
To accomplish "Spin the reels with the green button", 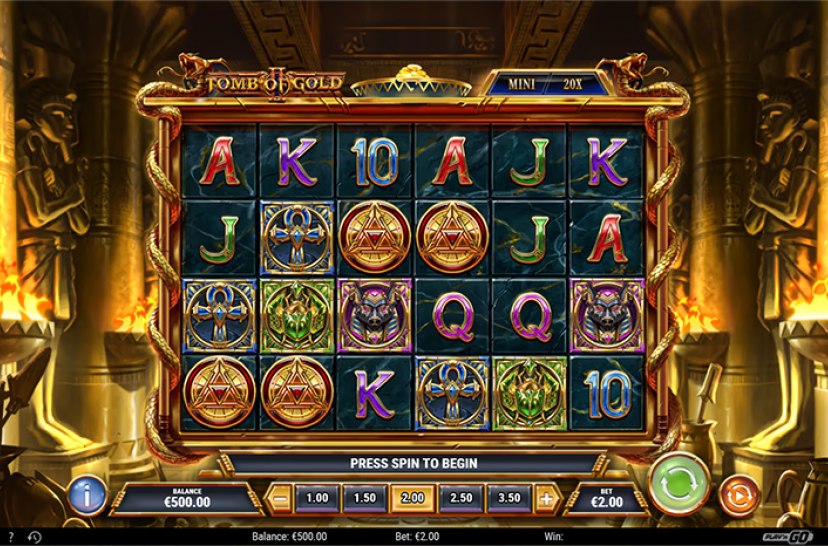I will (679, 487).
